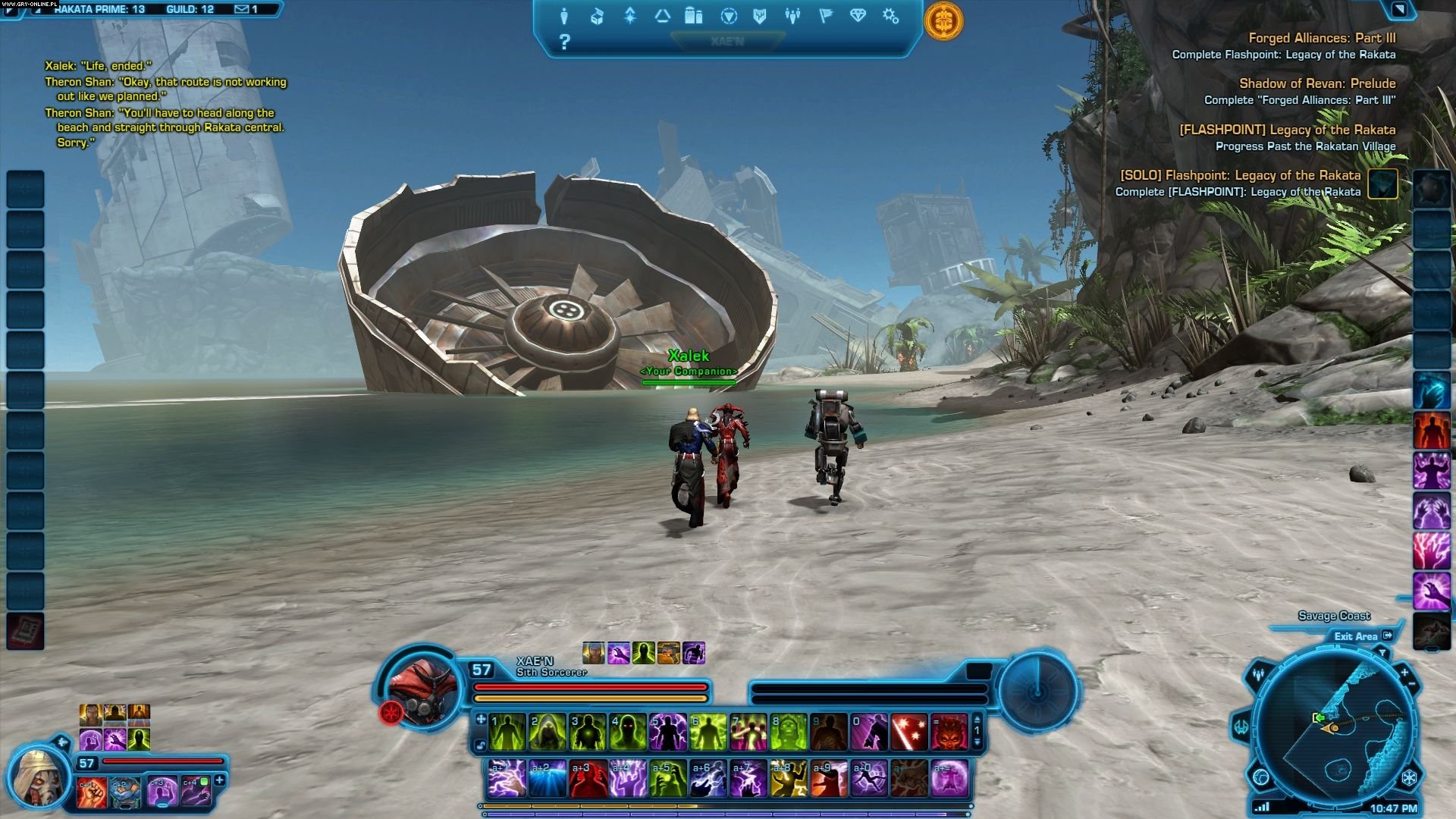Open the Cartel Market coin button
Viewport: 1456px width, 819px height.
pos(943,20)
